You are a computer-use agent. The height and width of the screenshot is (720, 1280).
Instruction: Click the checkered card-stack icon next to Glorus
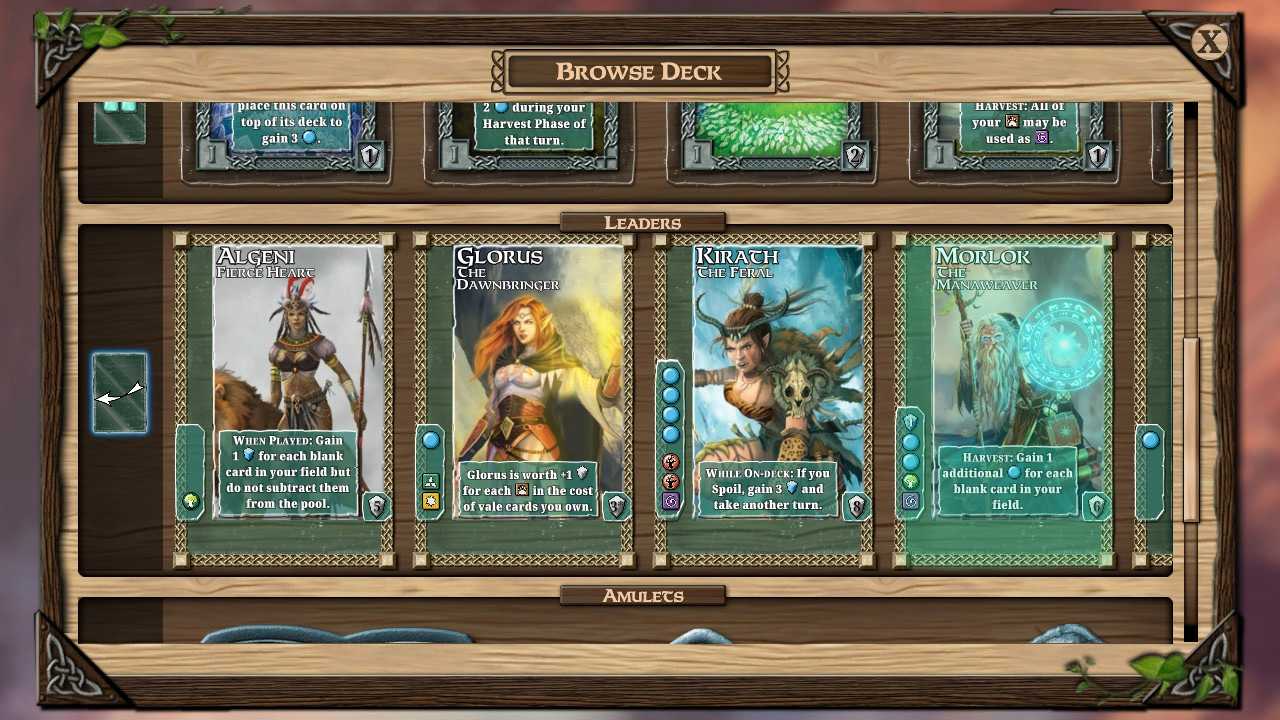[x=430, y=479]
